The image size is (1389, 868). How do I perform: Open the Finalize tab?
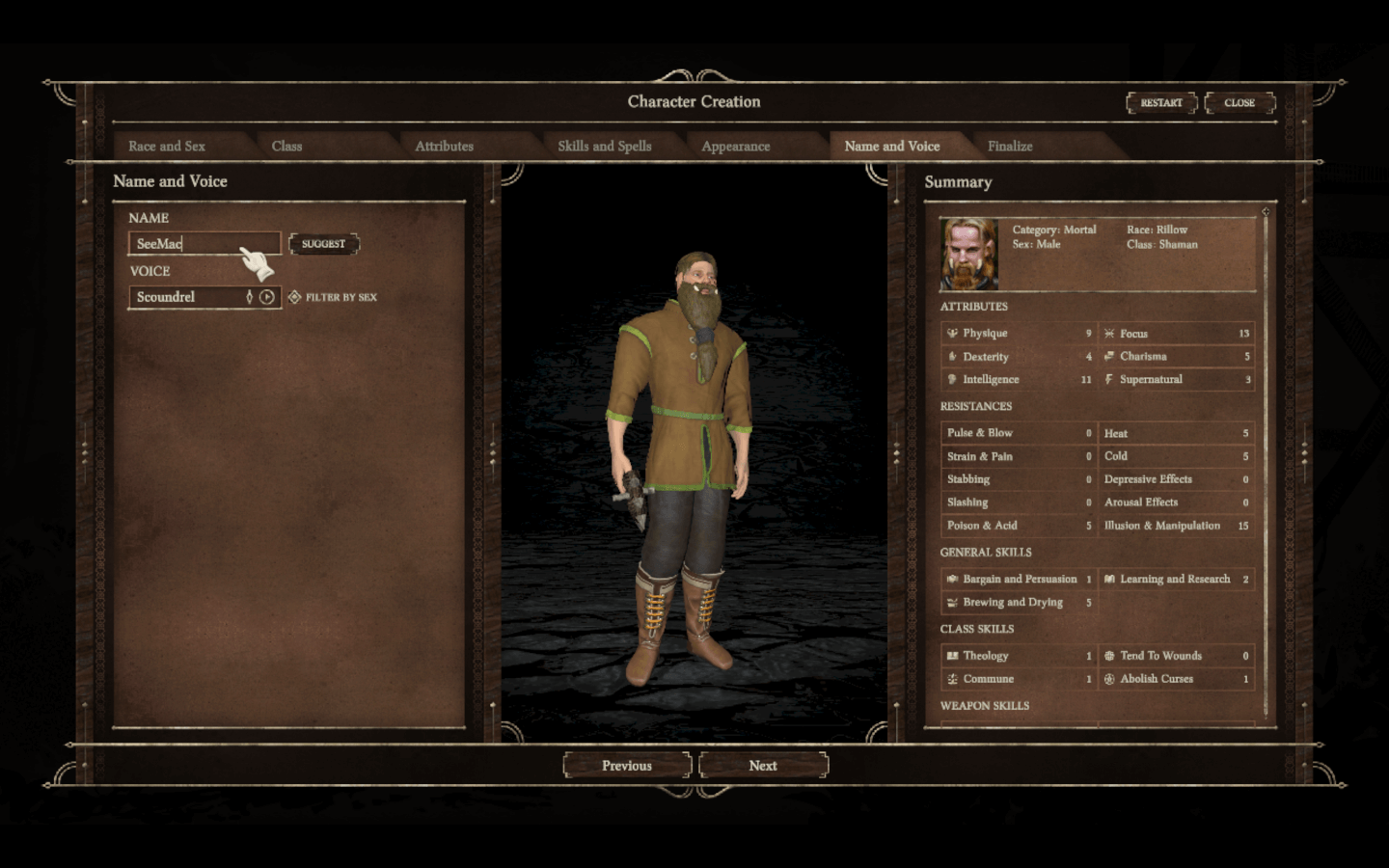pyautogui.click(x=1010, y=147)
